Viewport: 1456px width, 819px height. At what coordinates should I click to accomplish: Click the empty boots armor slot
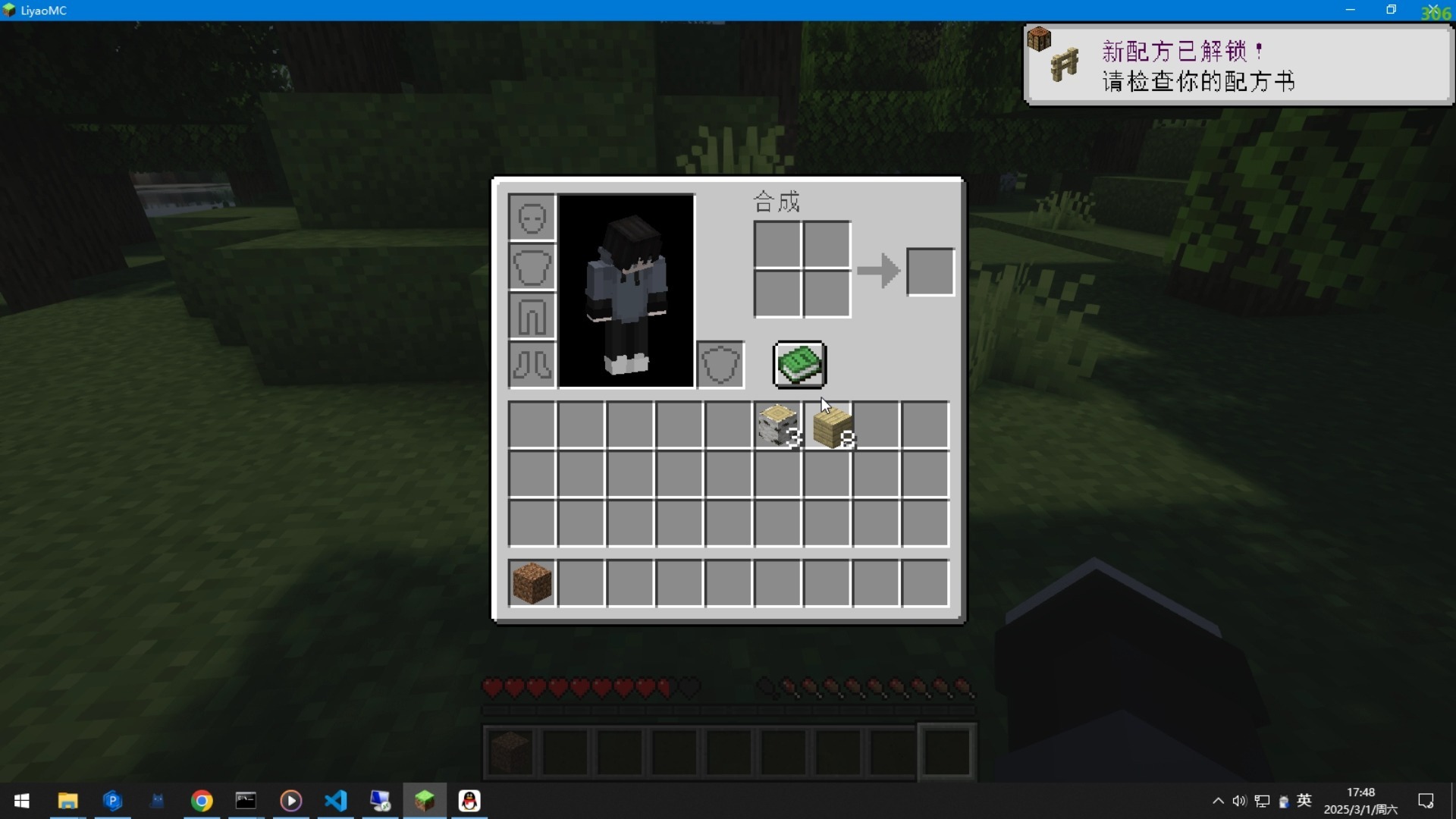531,366
